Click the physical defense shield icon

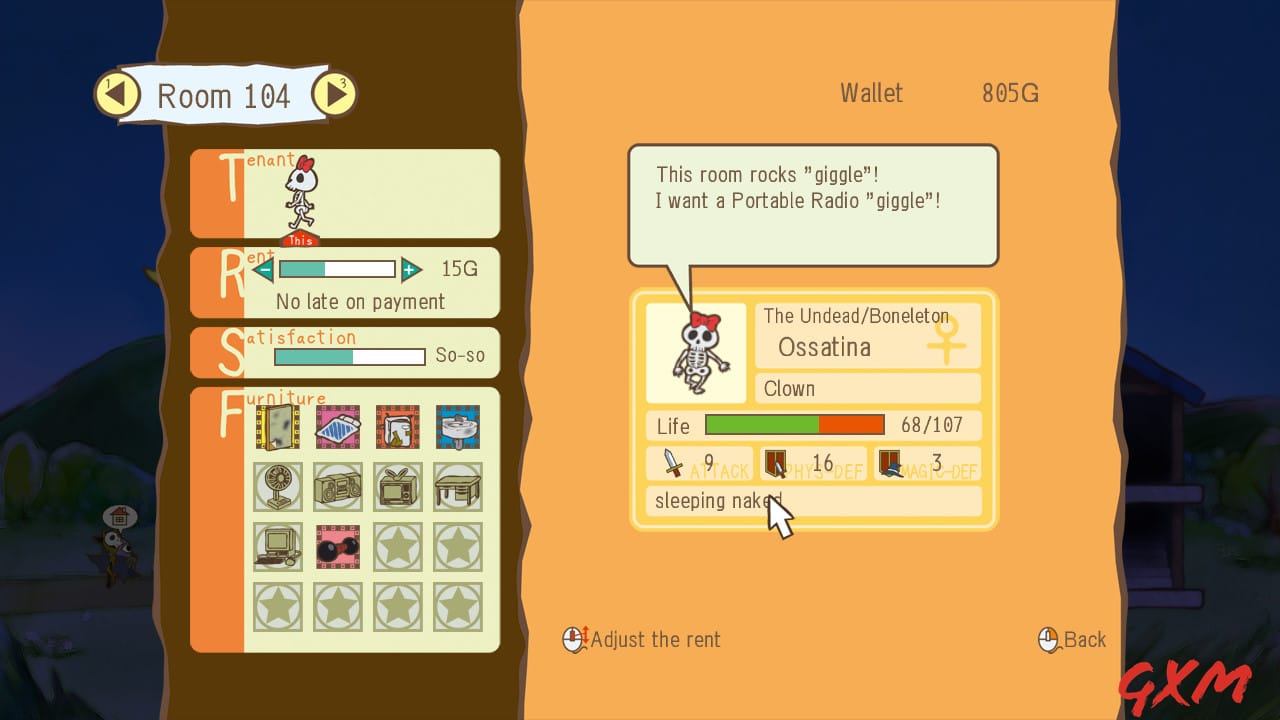[775, 463]
